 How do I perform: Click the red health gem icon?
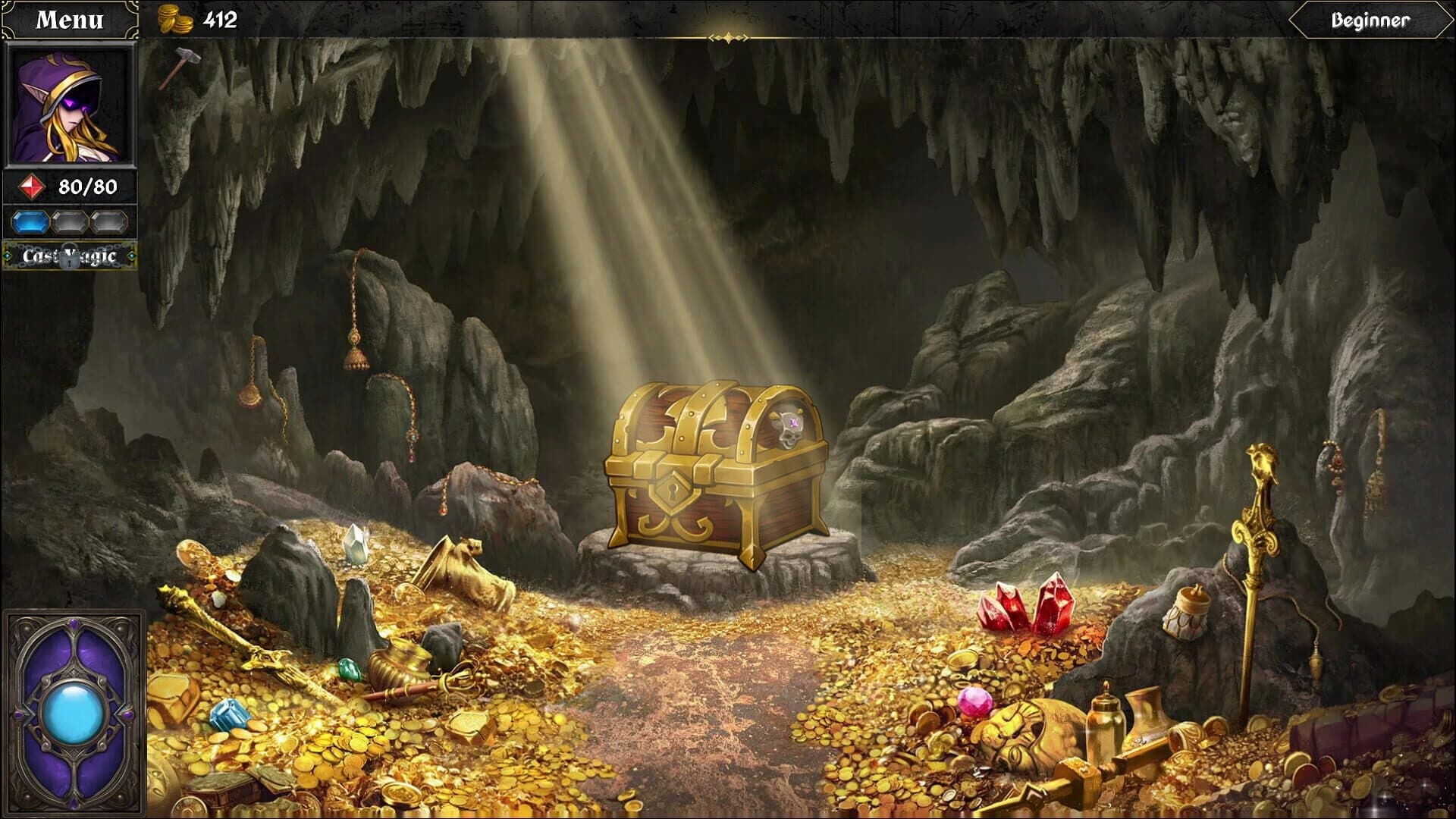(x=32, y=187)
